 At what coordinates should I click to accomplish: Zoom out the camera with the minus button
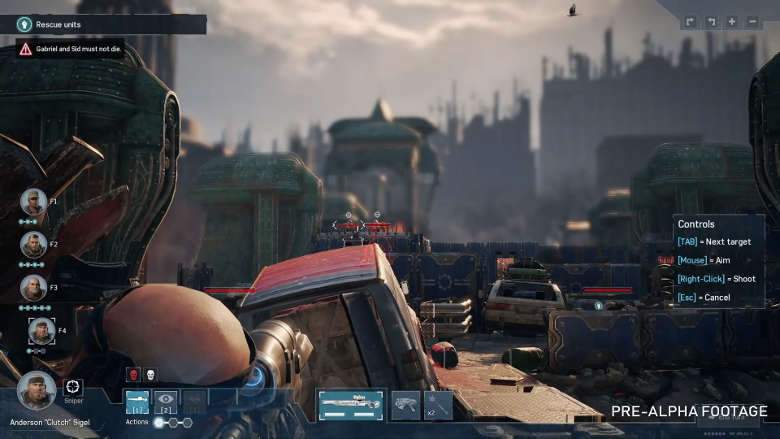(x=755, y=21)
